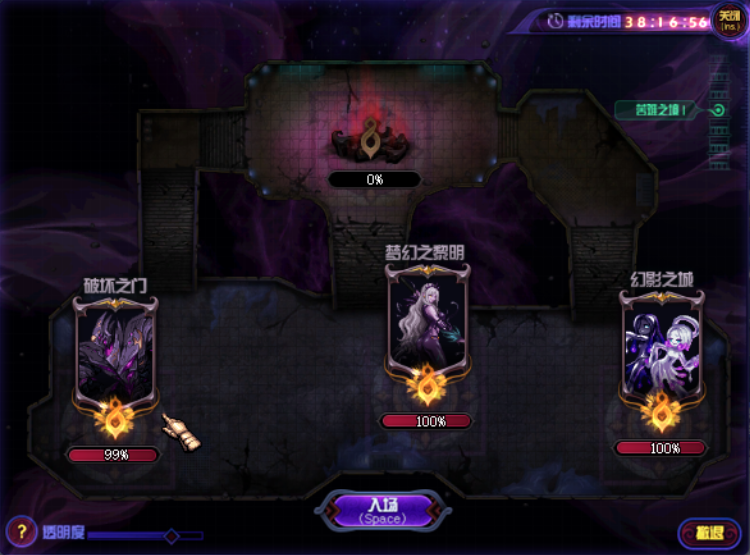Image resolution: width=750 pixels, height=555 pixels.
Task: Close the raid map with 关闭
Action: tap(729, 20)
